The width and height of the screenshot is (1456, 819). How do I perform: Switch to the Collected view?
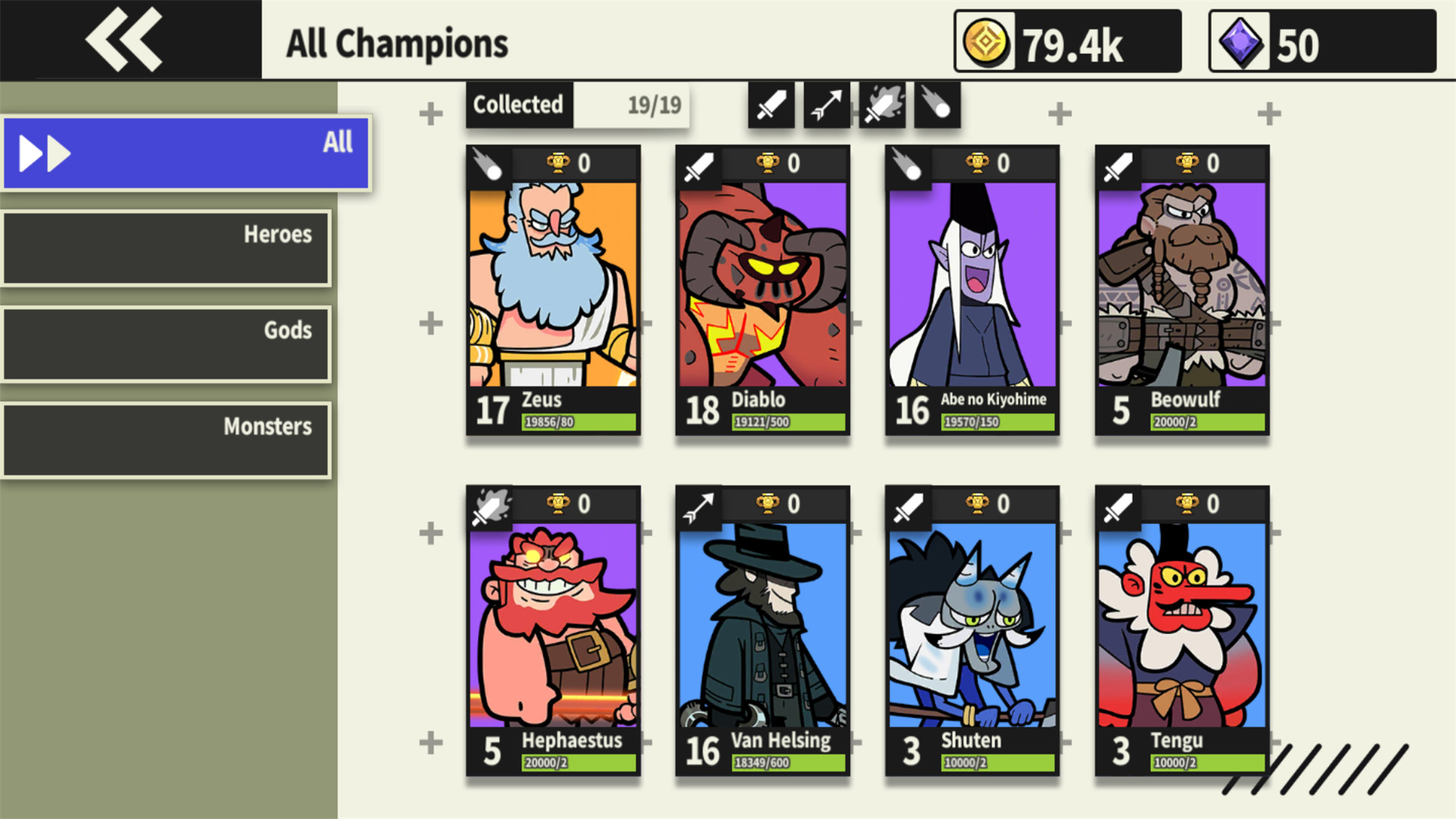click(x=518, y=105)
